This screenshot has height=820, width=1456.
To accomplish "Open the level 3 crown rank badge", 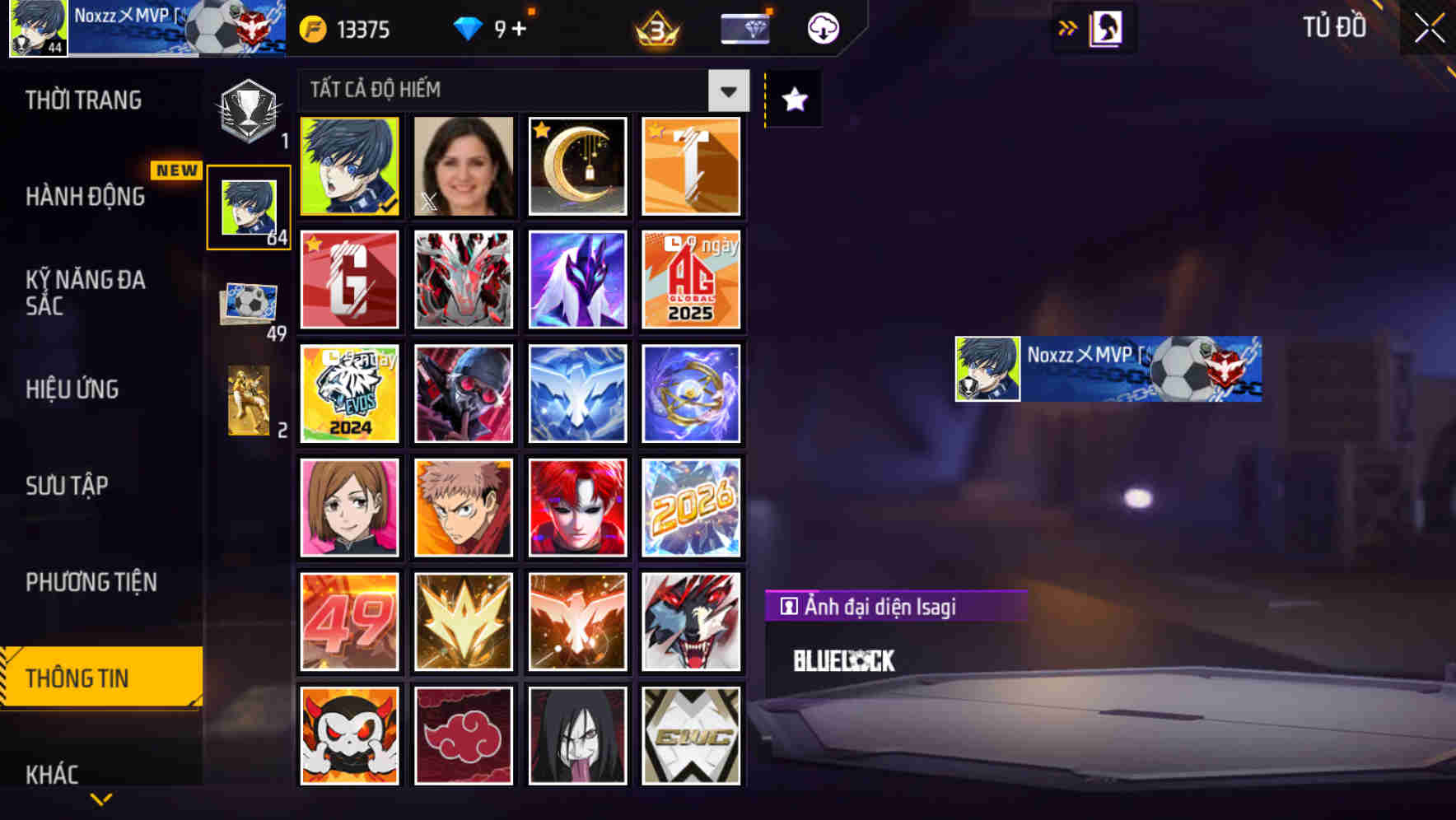I will coord(656,28).
